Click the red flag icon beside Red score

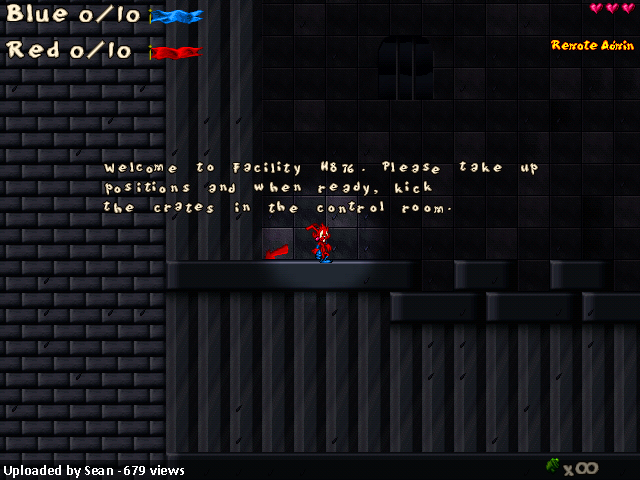176,52
